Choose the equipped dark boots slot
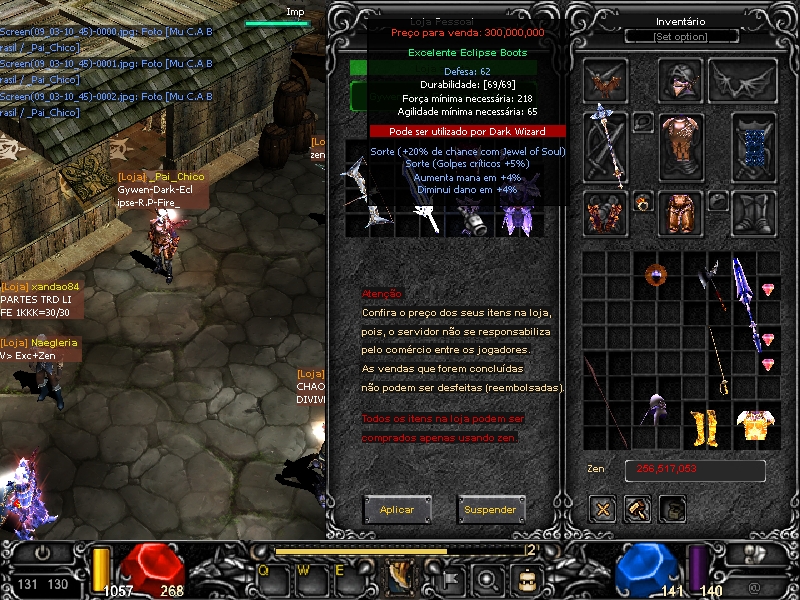Screen dimensions: 800x600 (753, 213)
